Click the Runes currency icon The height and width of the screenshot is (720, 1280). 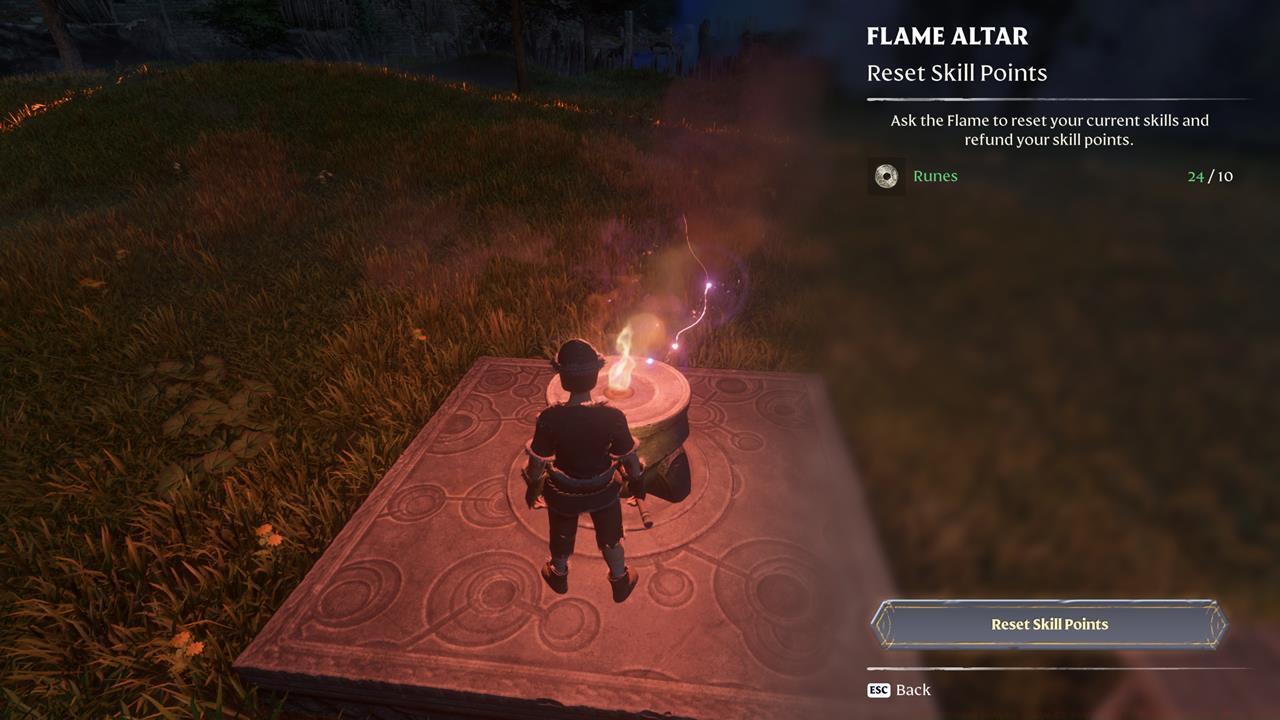[888, 176]
